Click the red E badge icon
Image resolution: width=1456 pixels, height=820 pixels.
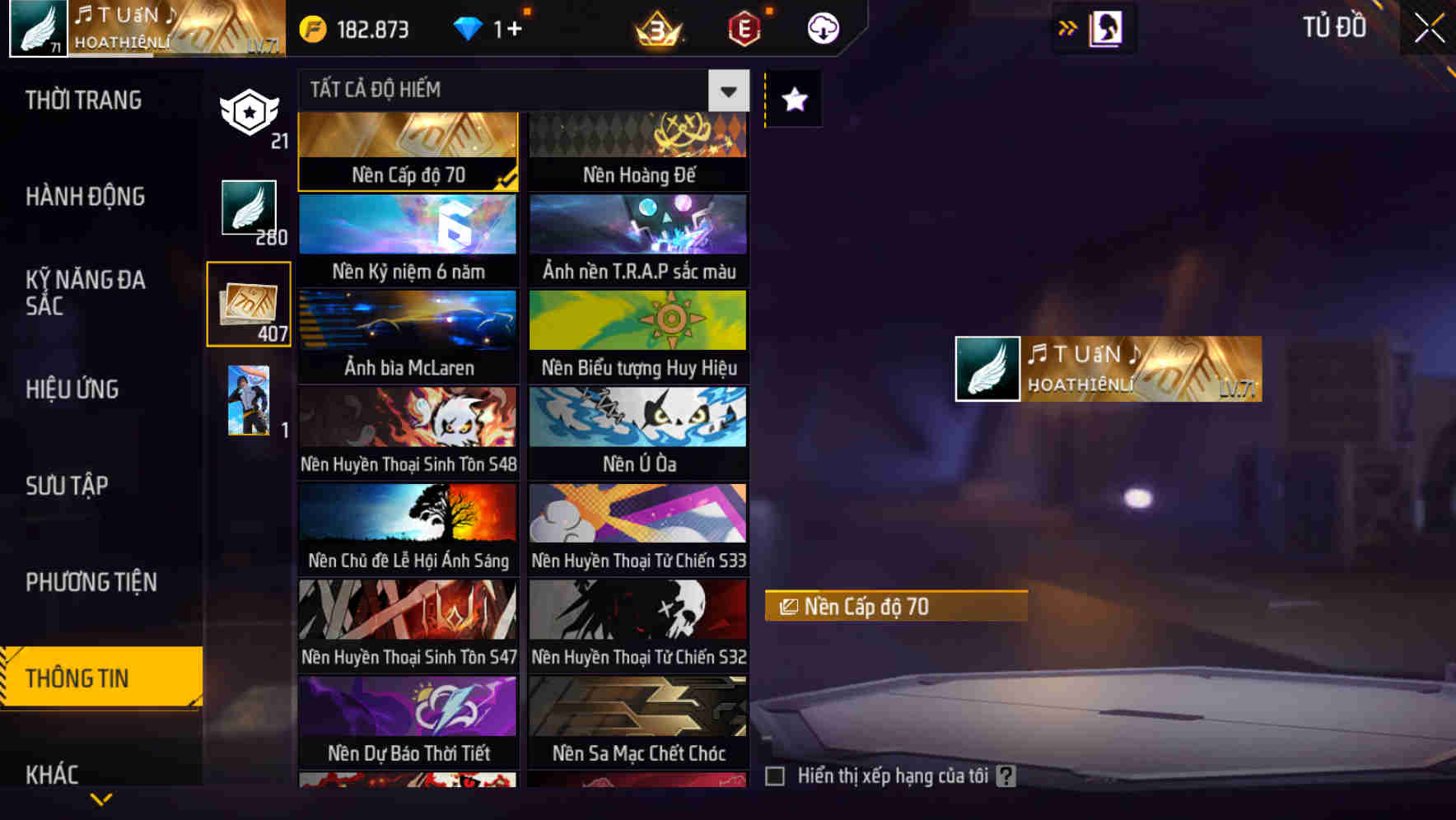743,28
